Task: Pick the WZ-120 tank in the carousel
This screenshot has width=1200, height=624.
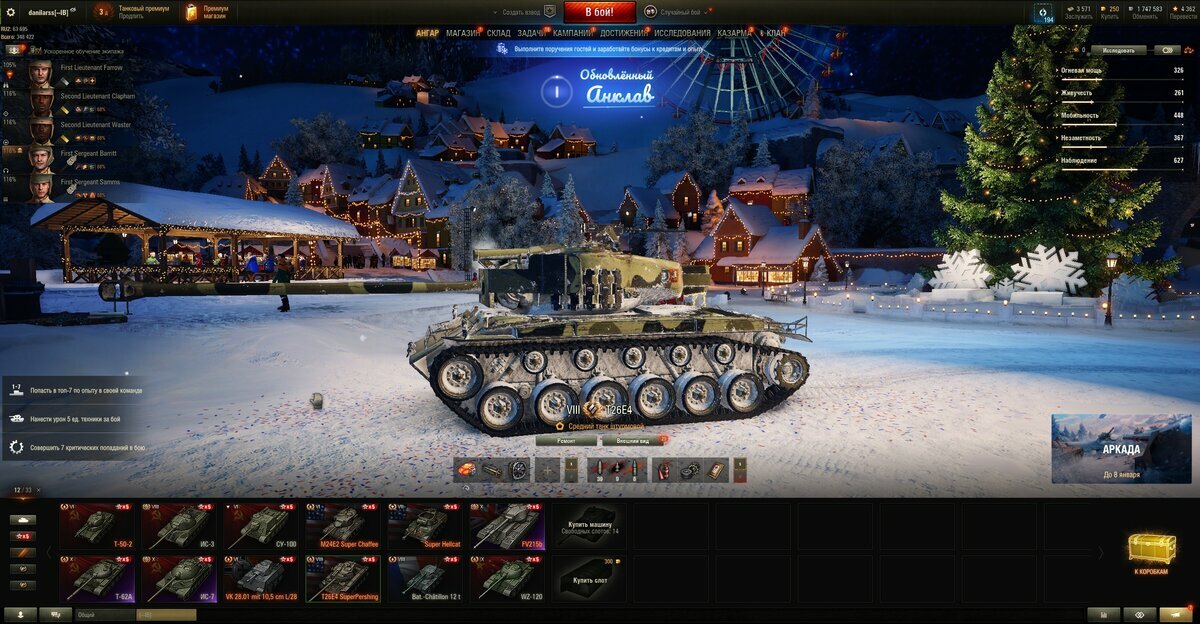Action: tap(507, 578)
